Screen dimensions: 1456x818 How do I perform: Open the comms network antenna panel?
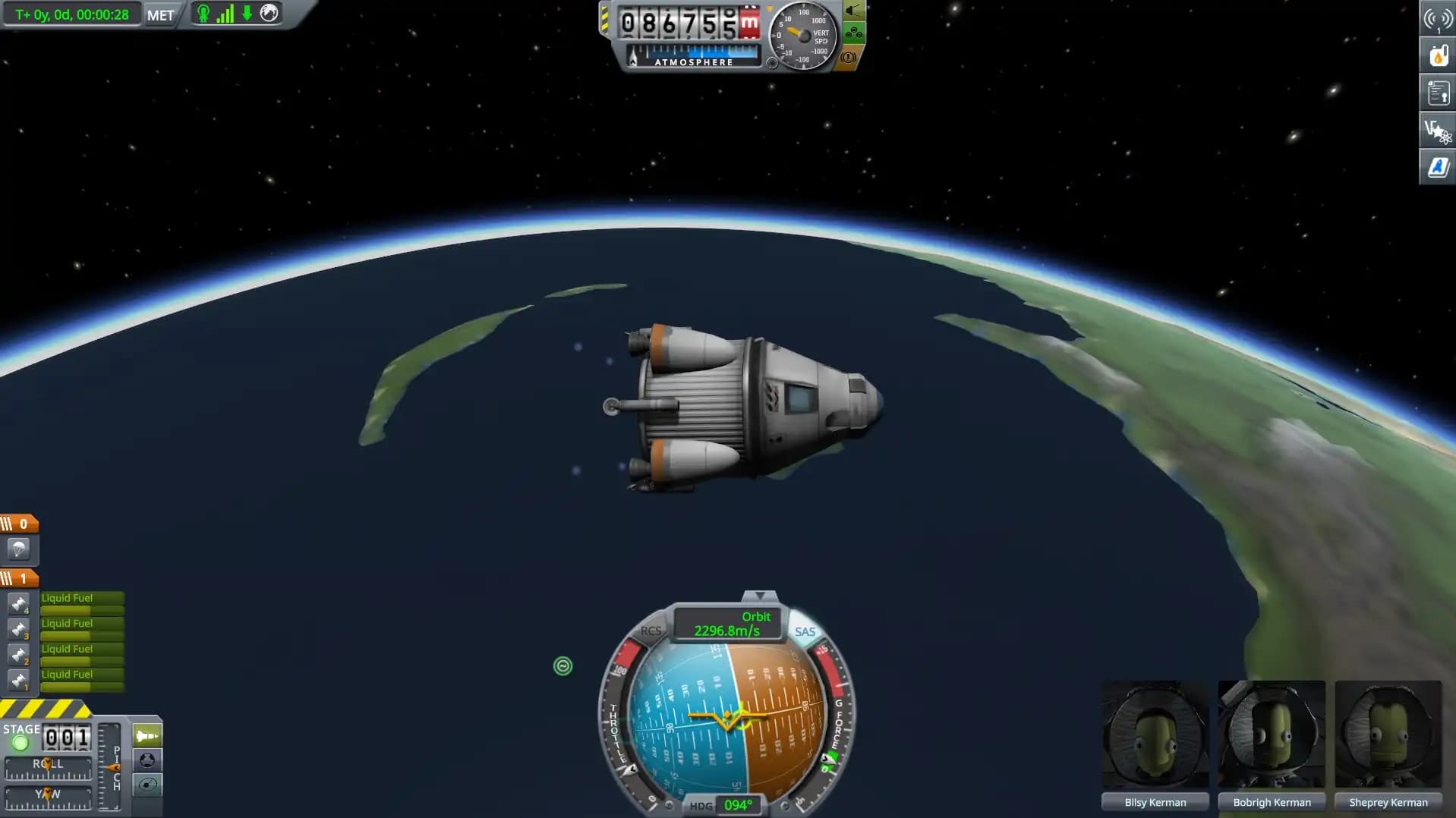point(1437,17)
